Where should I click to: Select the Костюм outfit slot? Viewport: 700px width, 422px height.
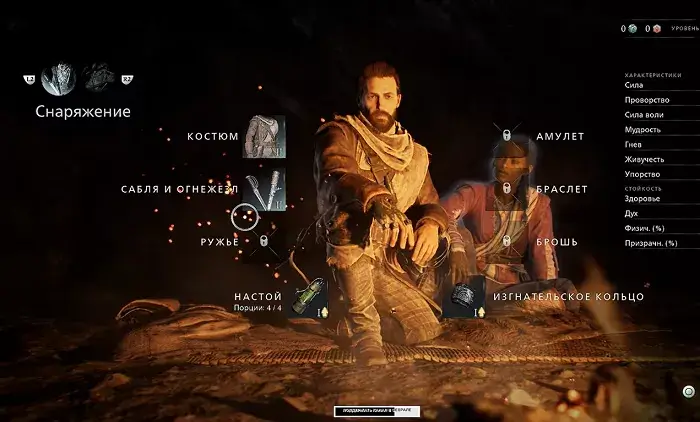pos(264,137)
